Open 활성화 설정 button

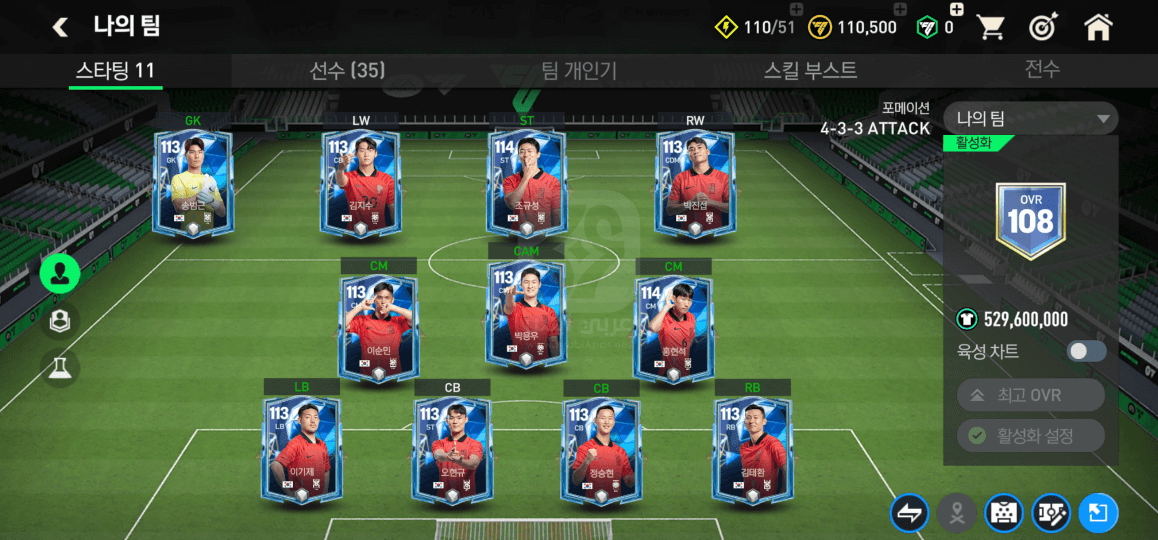1030,436
